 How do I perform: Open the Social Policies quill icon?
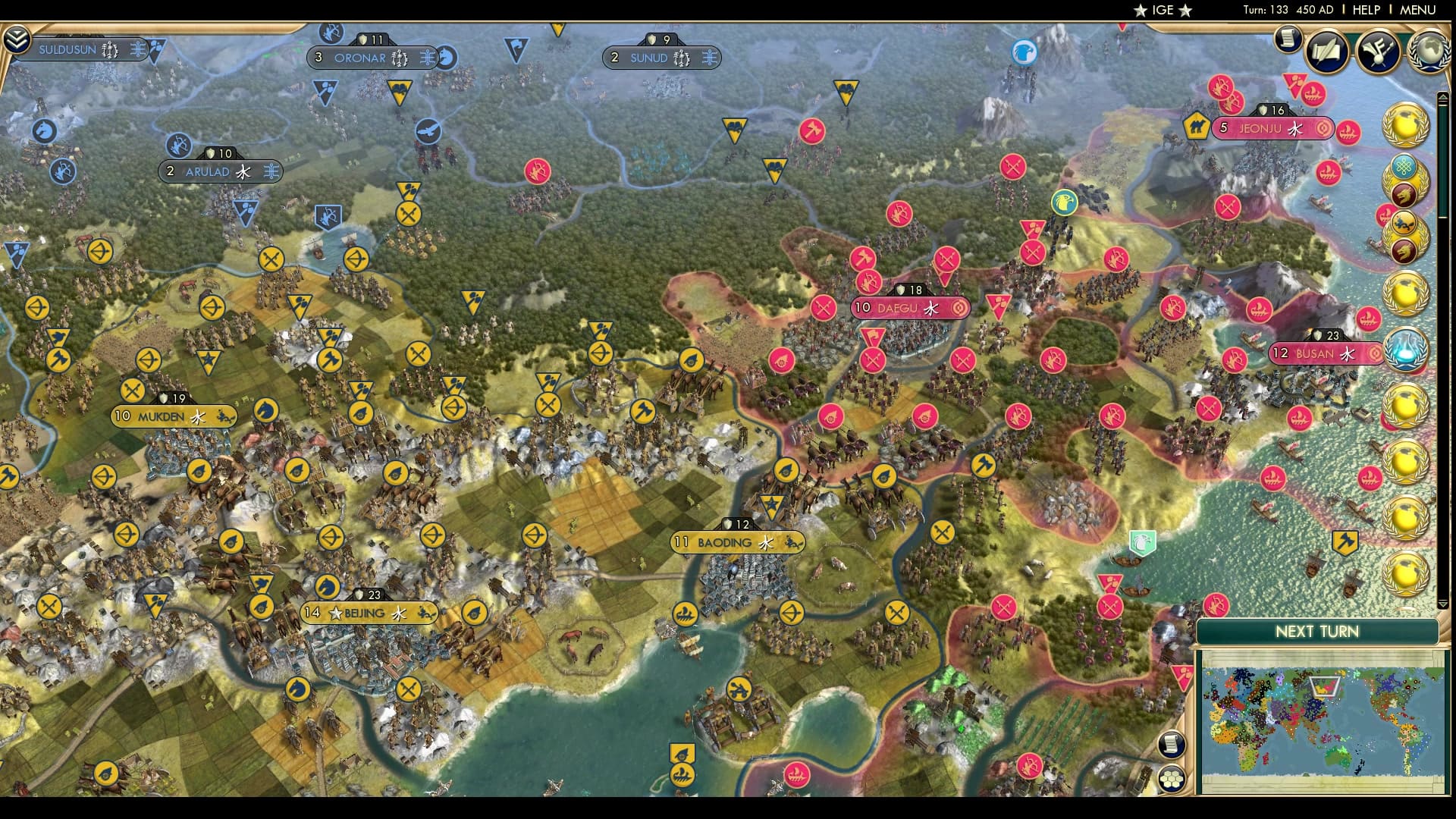(1326, 52)
